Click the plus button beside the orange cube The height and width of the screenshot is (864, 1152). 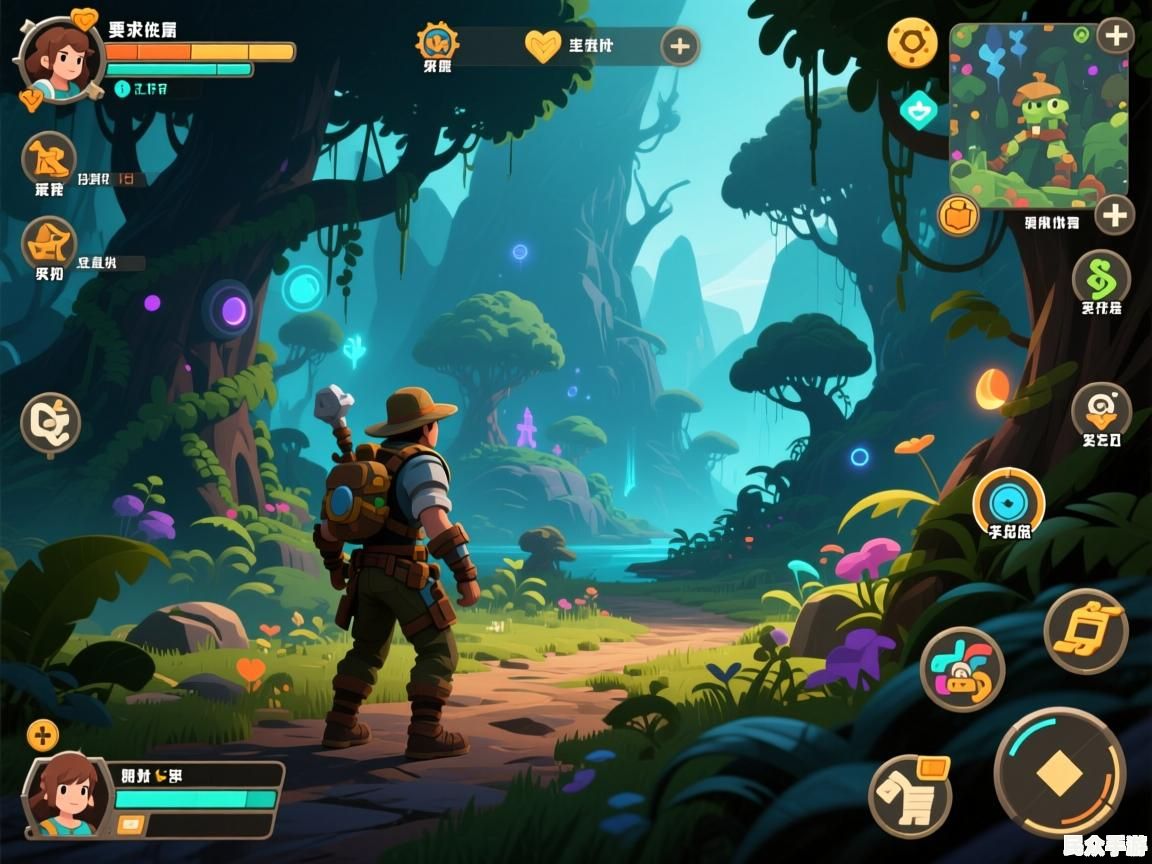point(1114,214)
